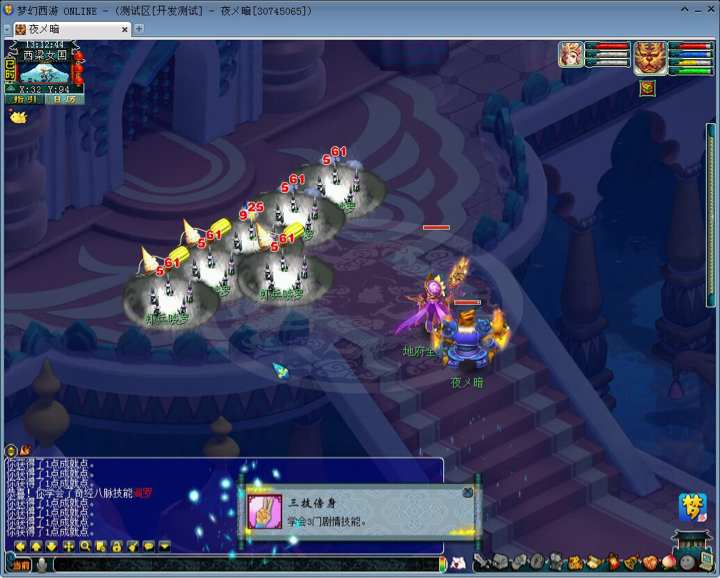
Task: Click the white fox mascot icon
Action: [459, 563]
